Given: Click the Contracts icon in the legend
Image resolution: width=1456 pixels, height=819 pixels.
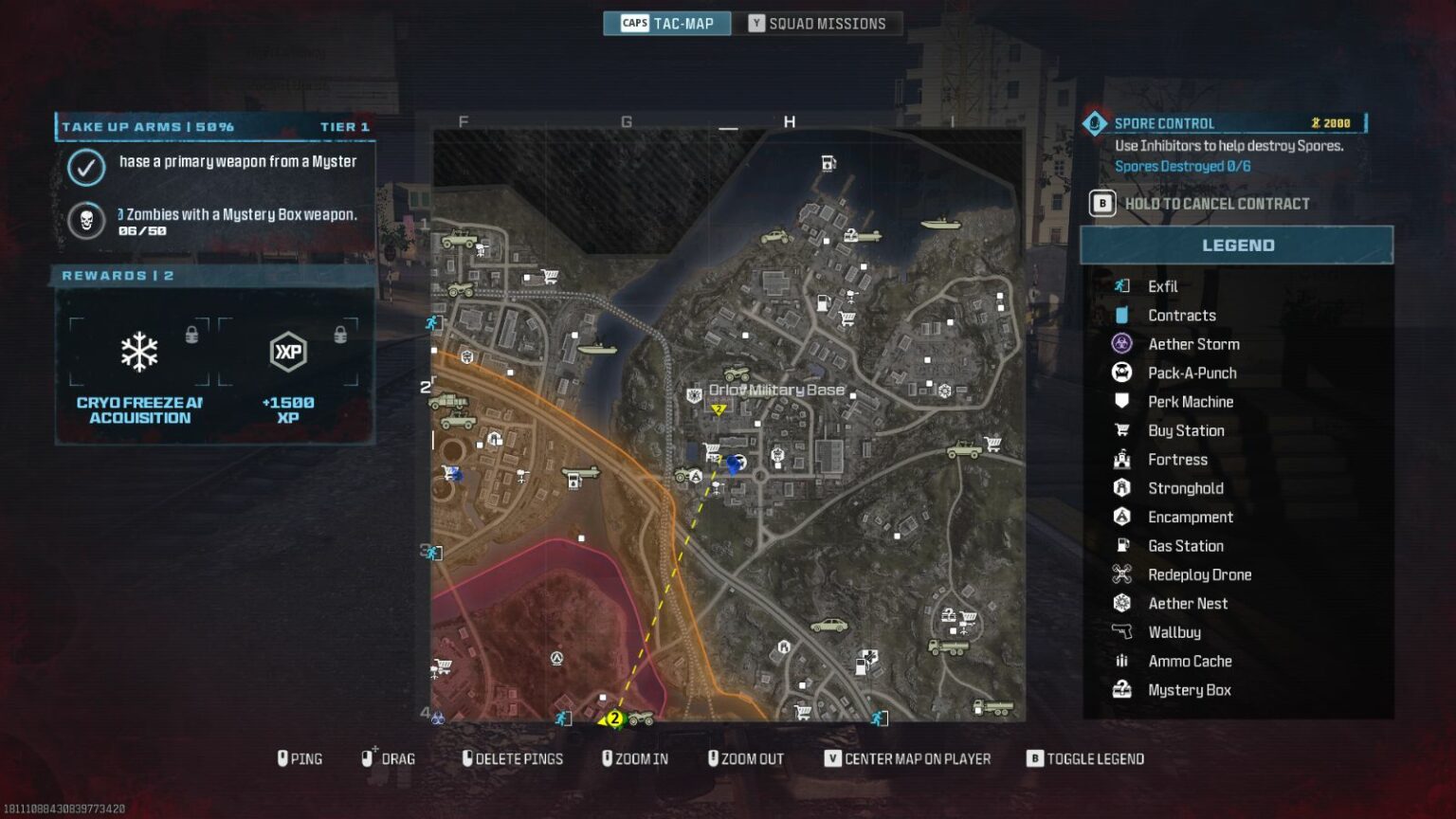Looking at the screenshot, I should [1122, 314].
